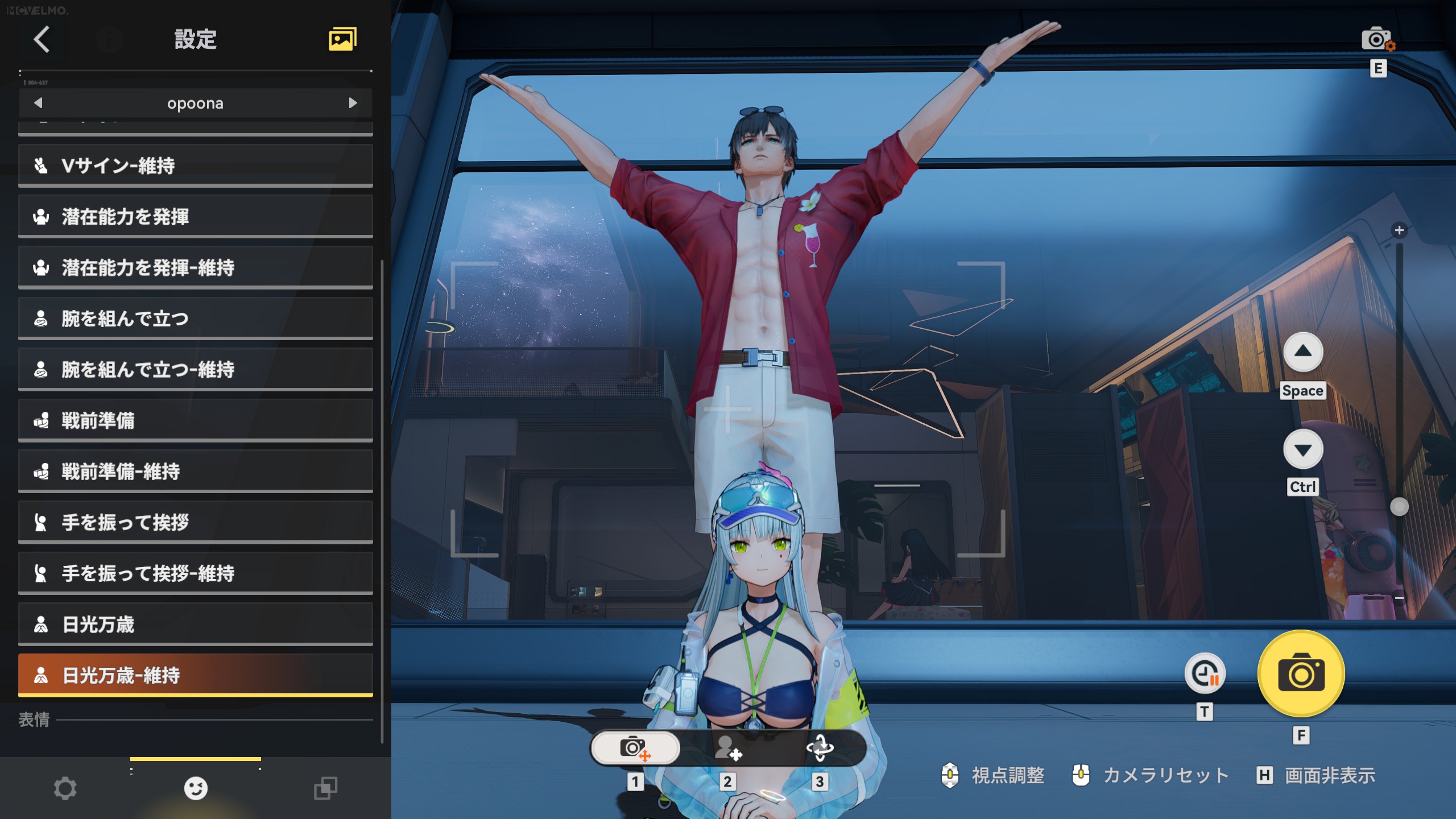
Task: Pick the 戦前準備 pose
Action: point(195,420)
